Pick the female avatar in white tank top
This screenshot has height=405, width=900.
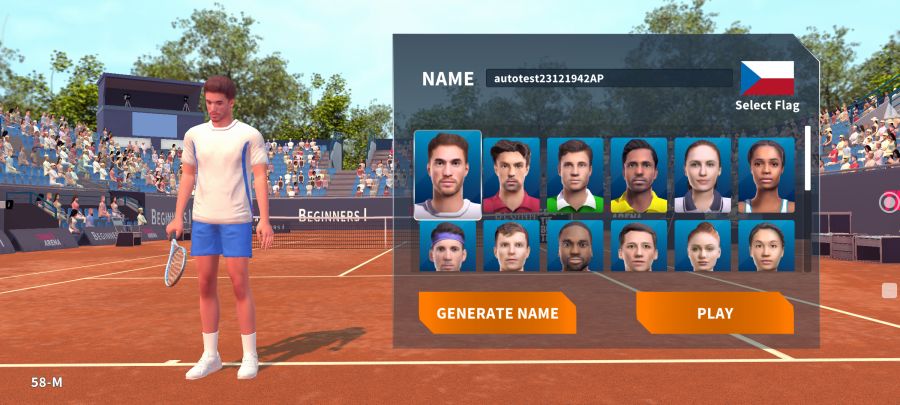pyautogui.click(x=766, y=176)
